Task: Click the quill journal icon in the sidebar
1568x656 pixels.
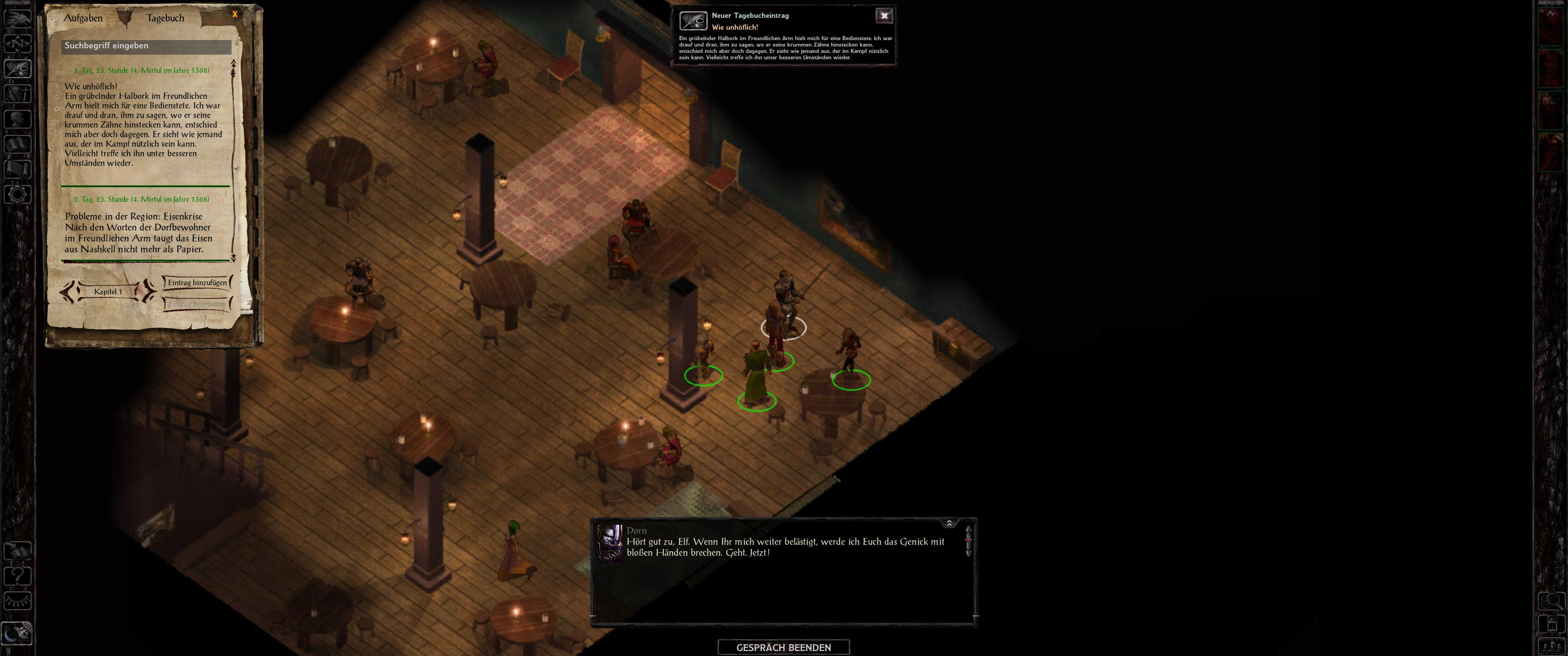Action: [x=18, y=68]
